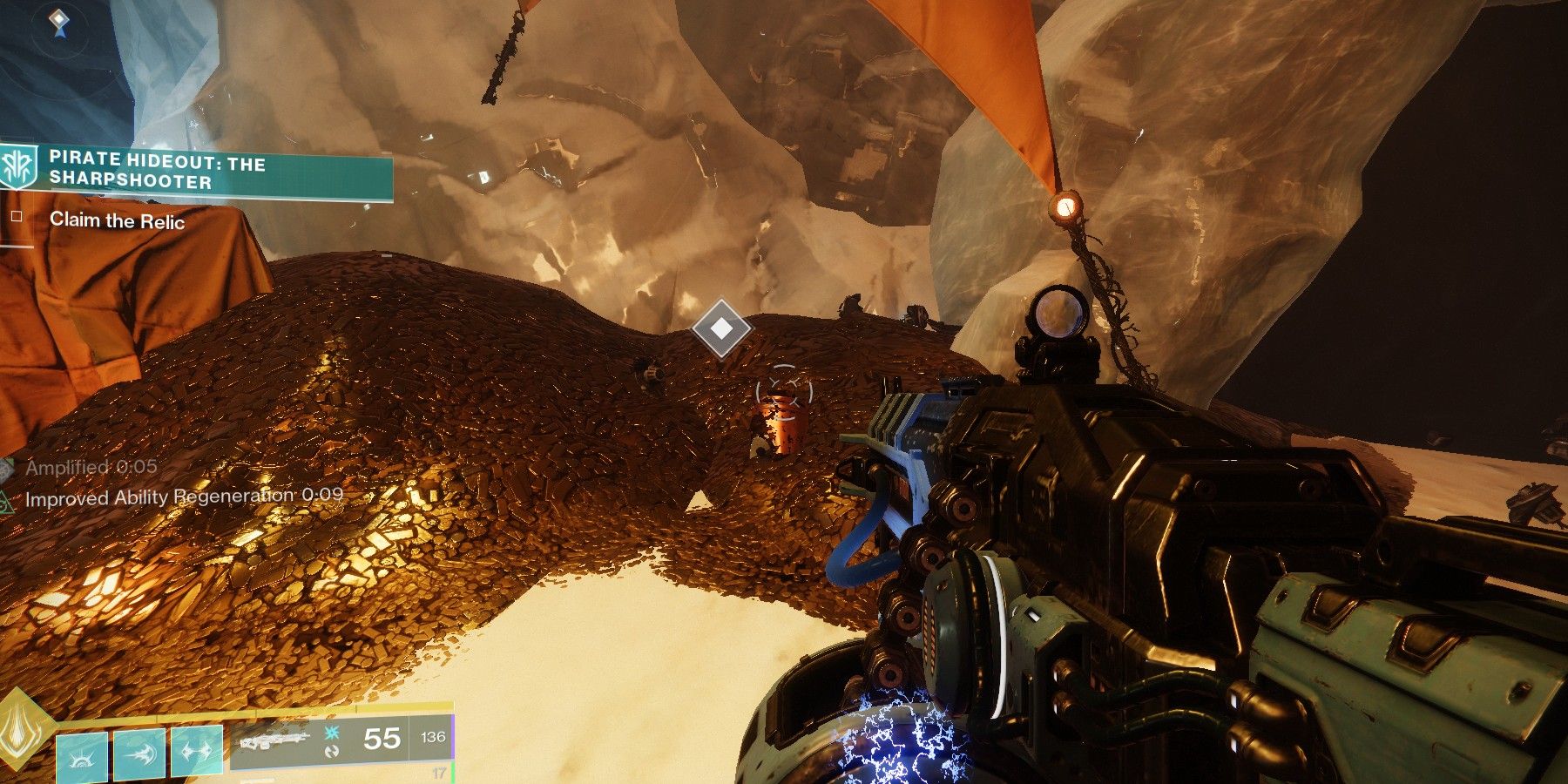
Task: Select the blue Arc element icon near ammo count
Action: [331, 733]
